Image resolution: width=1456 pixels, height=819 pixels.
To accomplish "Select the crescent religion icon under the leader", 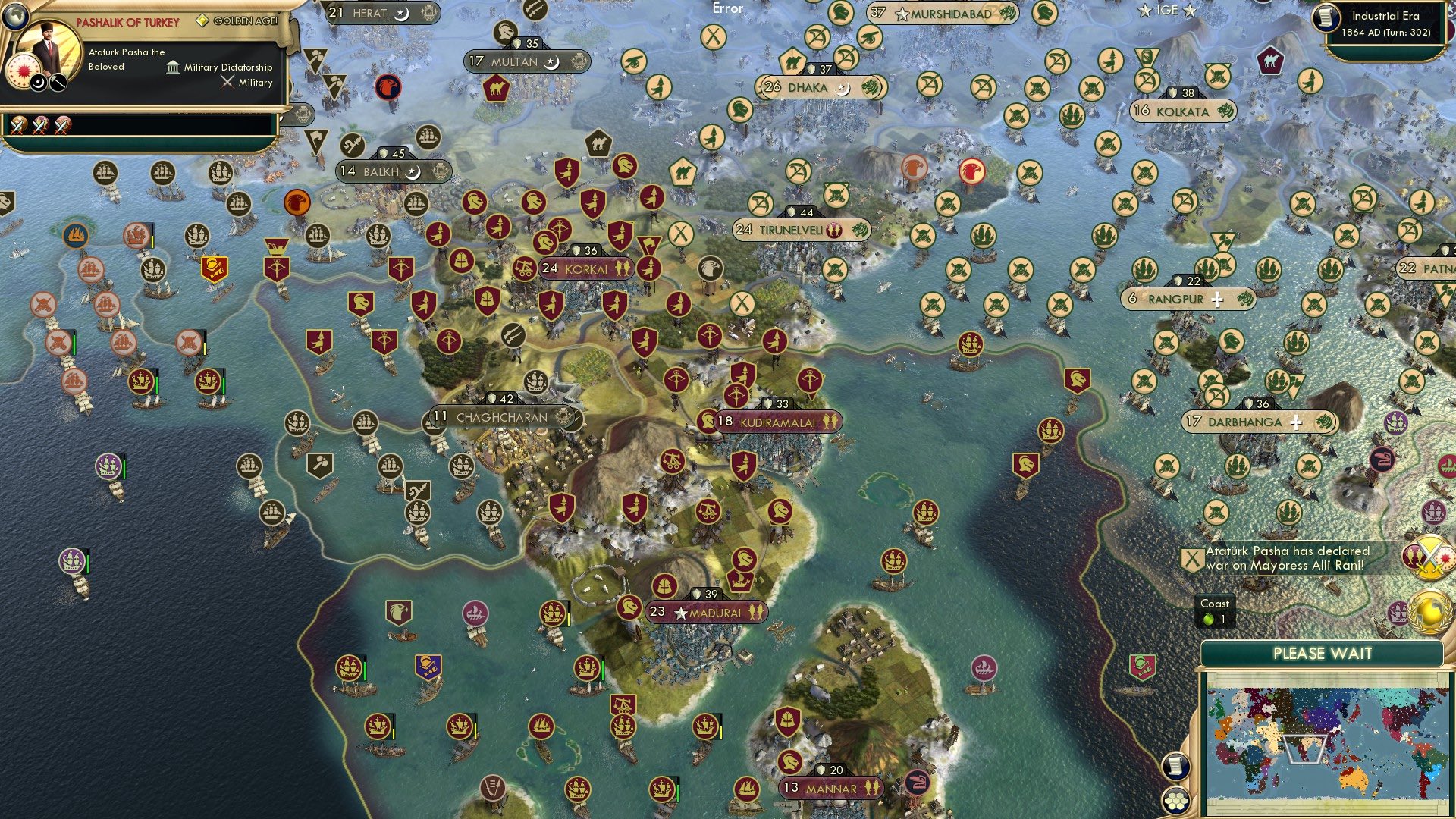I will [x=39, y=83].
